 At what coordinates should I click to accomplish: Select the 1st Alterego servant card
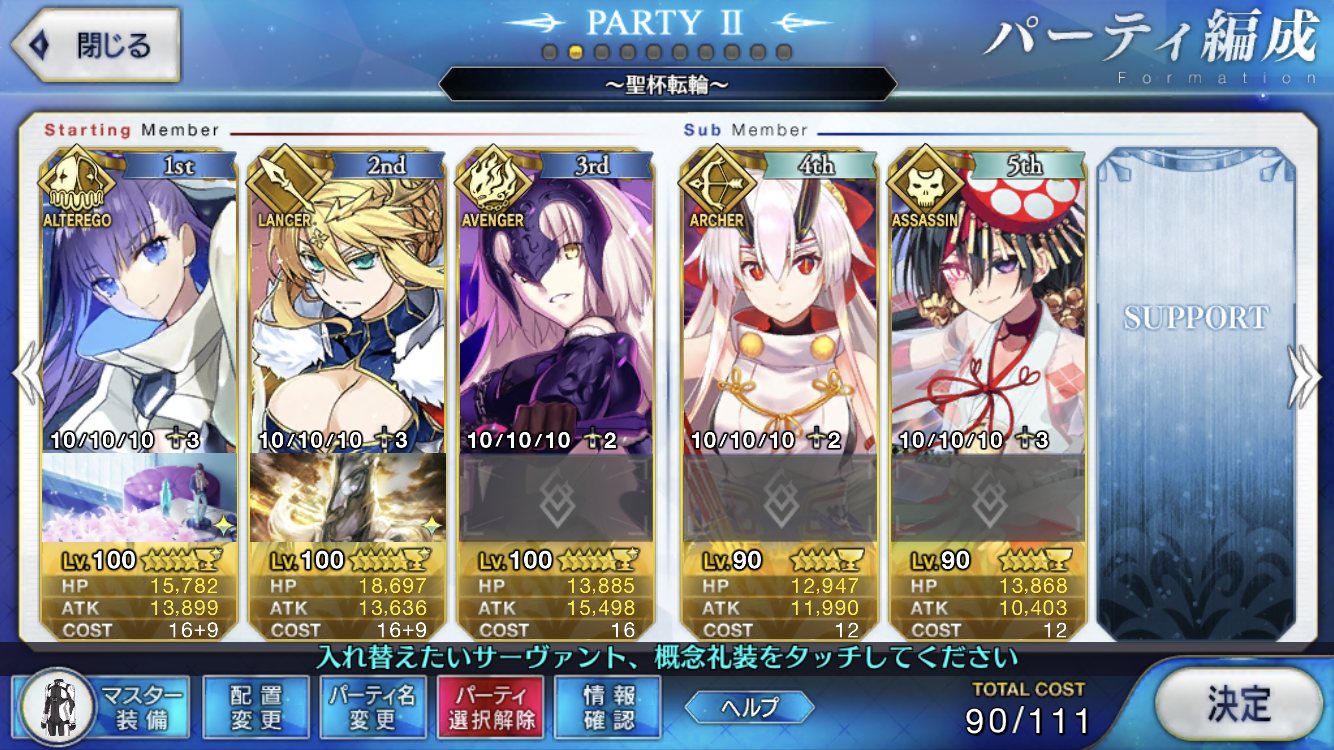coord(139,300)
